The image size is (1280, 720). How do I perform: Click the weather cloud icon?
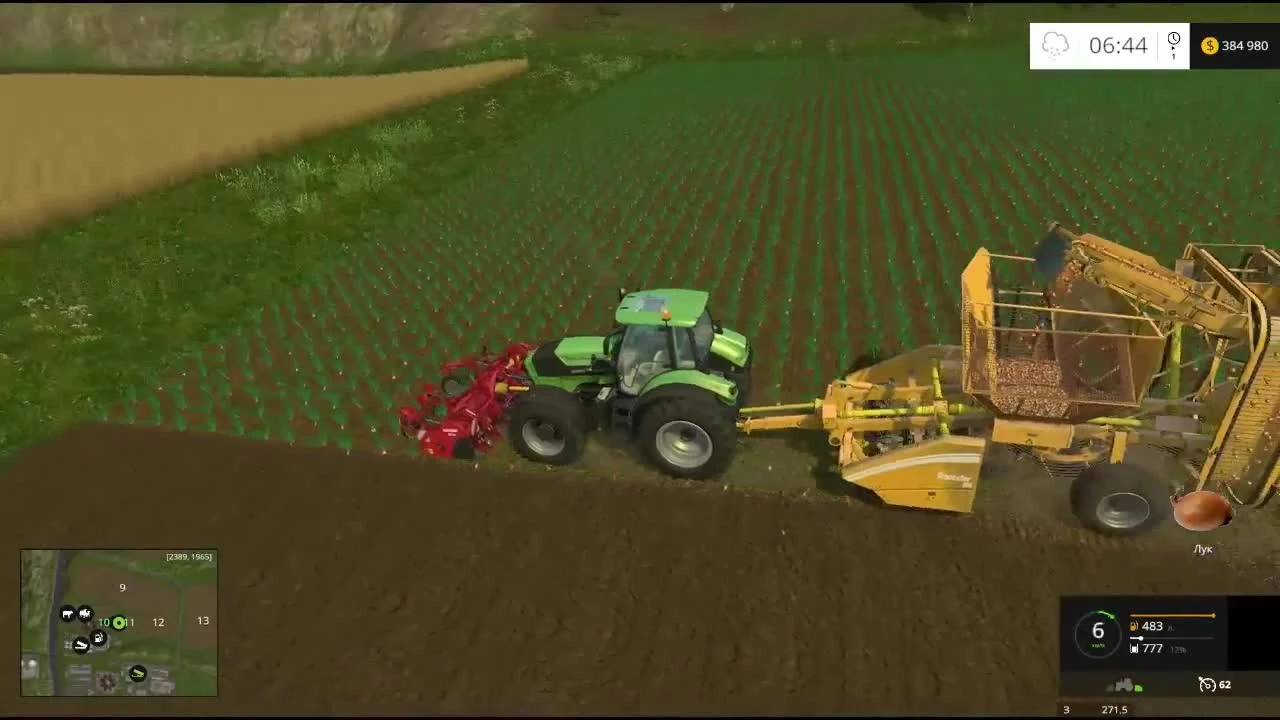coord(1054,44)
